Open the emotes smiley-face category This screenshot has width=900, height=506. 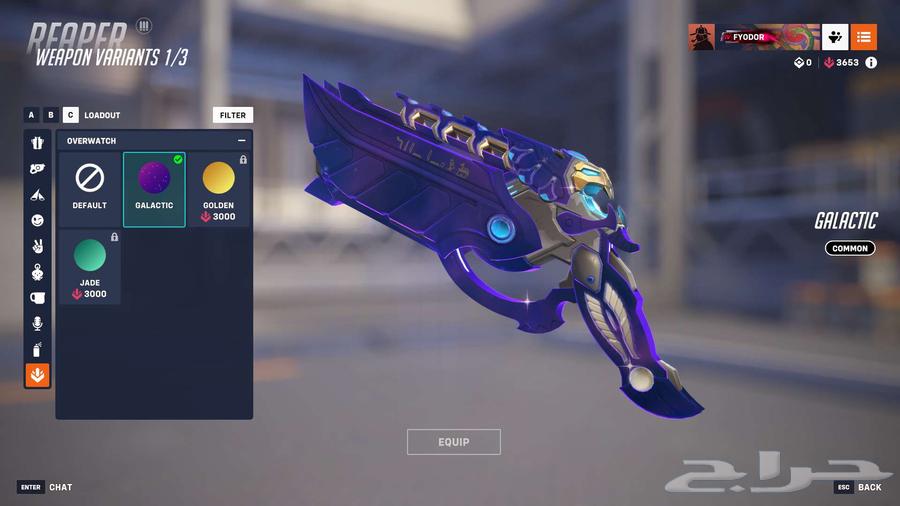pos(38,220)
